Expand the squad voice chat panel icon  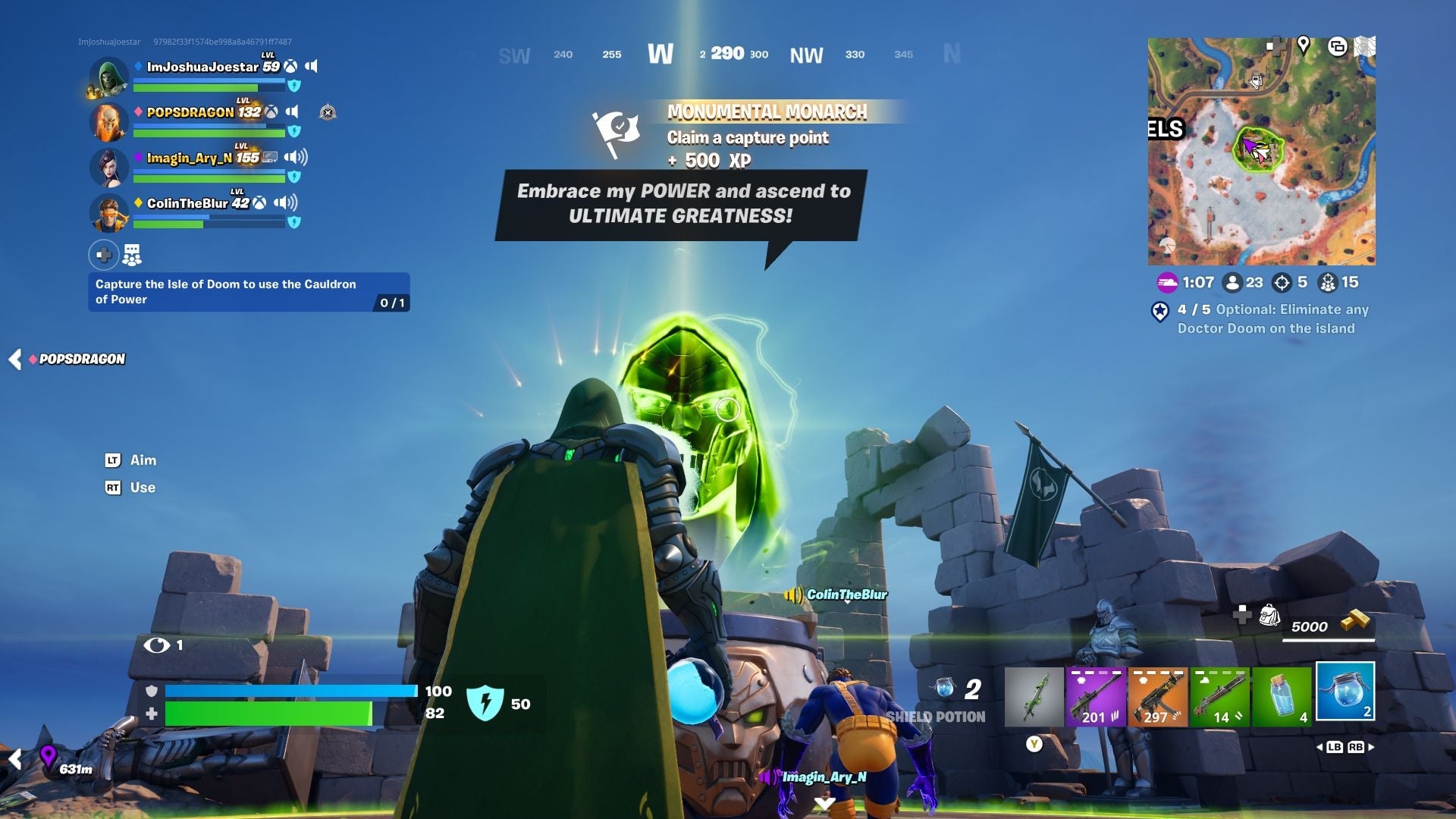[x=132, y=255]
